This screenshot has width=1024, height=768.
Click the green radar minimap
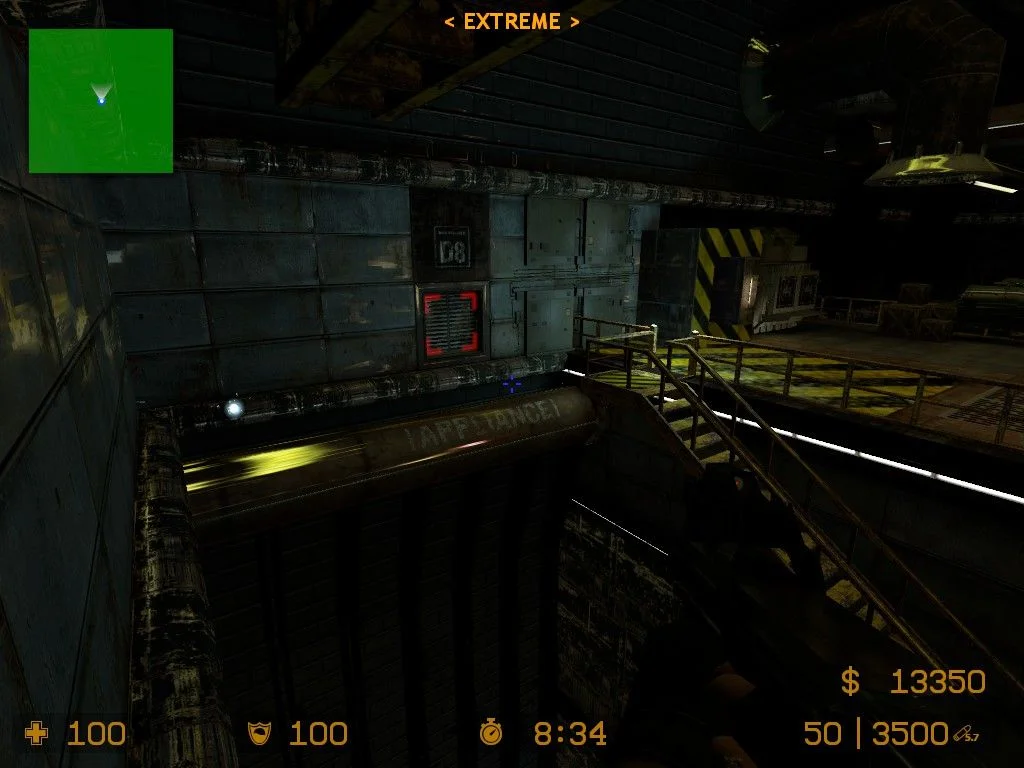(x=100, y=101)
